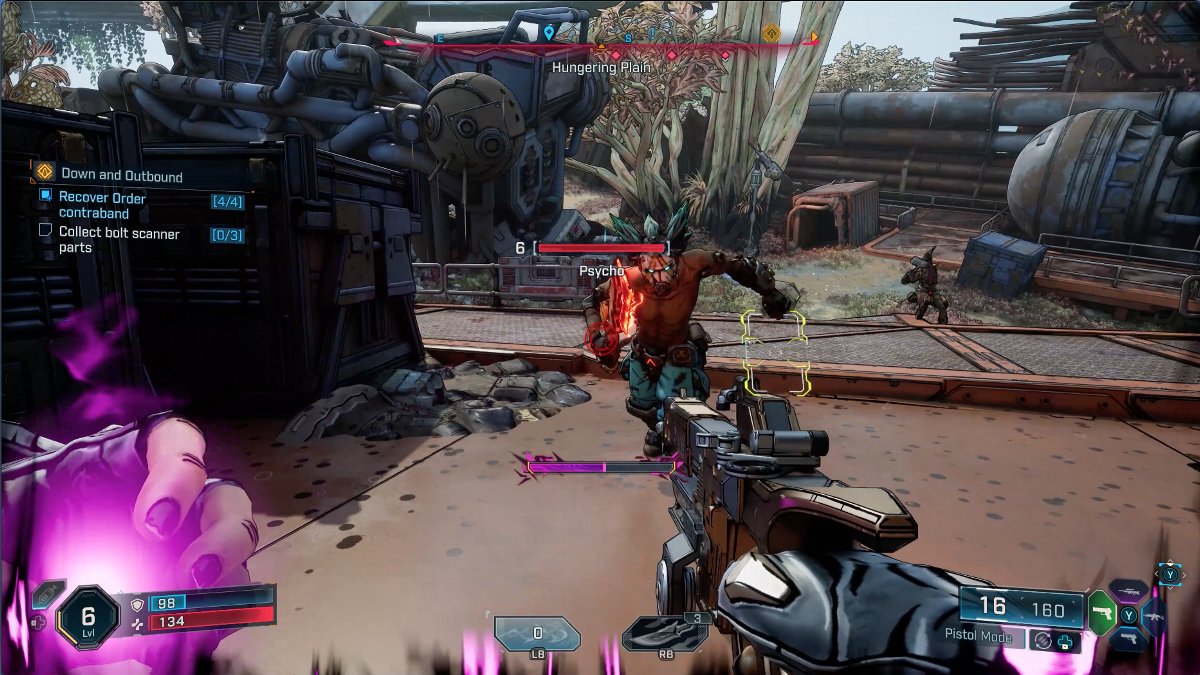Select the Recover Order contraband objective
The height and width of the screenshot is (675, 1200).
click(102, 205)
